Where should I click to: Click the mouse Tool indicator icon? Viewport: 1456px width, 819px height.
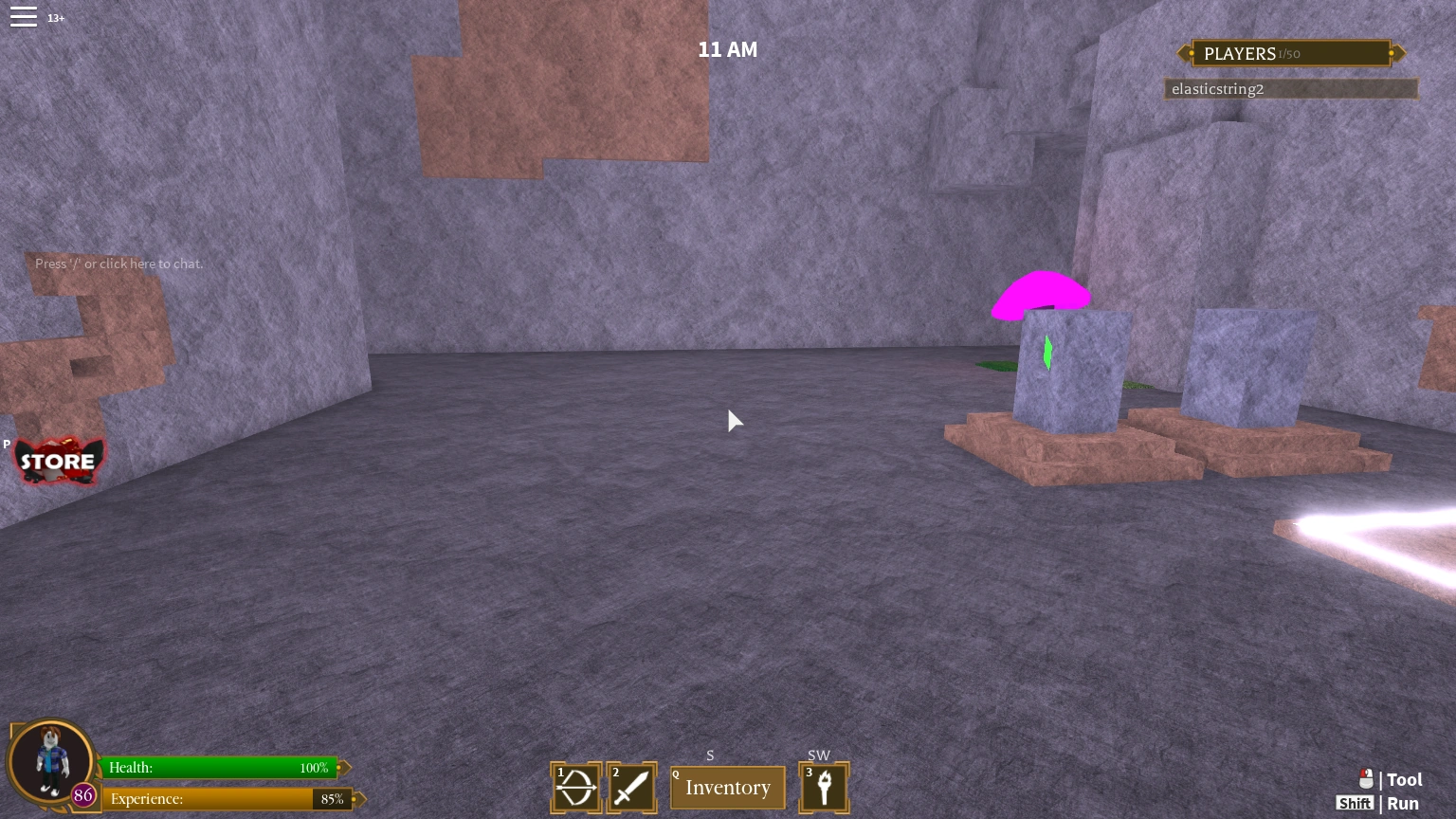pos(1366,779)
